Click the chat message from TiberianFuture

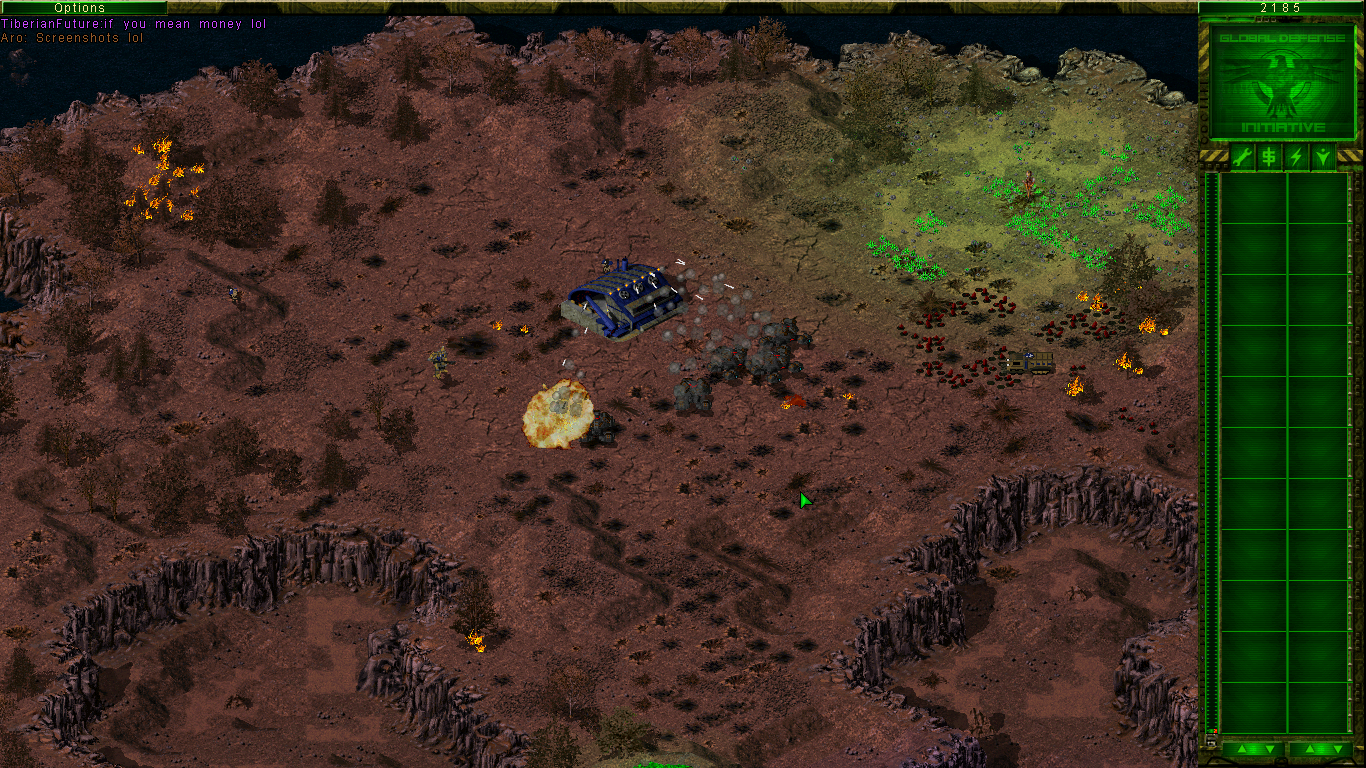[x=130, y=23]
